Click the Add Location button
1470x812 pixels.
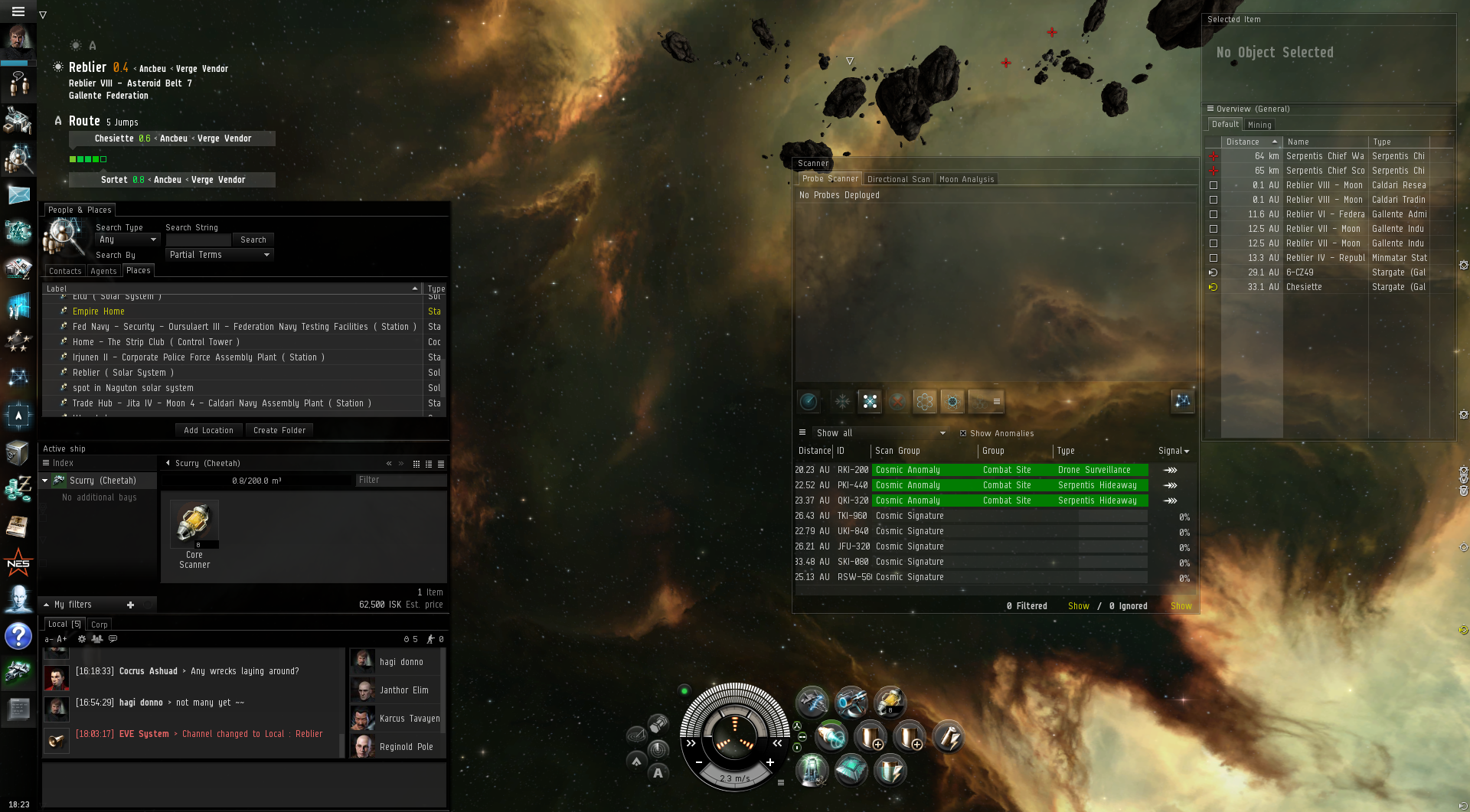[208, 430]
